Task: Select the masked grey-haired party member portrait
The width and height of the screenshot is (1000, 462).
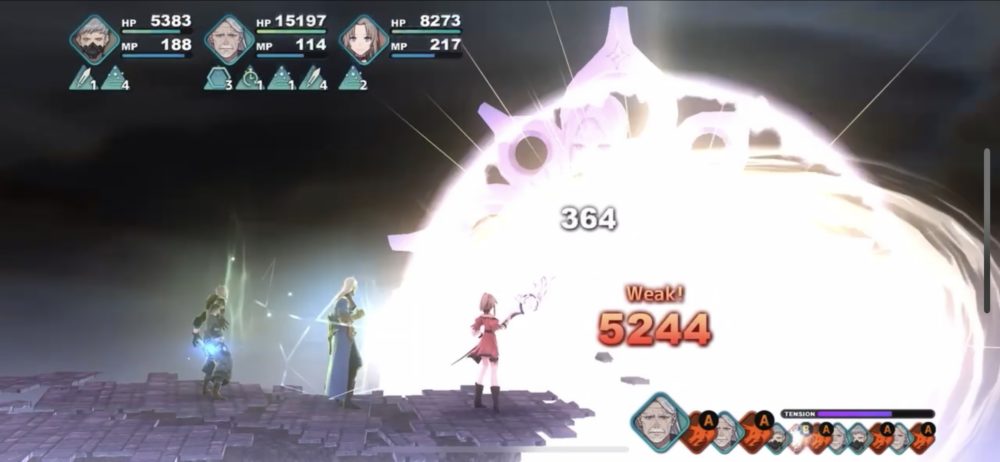Action: (95, 39)
